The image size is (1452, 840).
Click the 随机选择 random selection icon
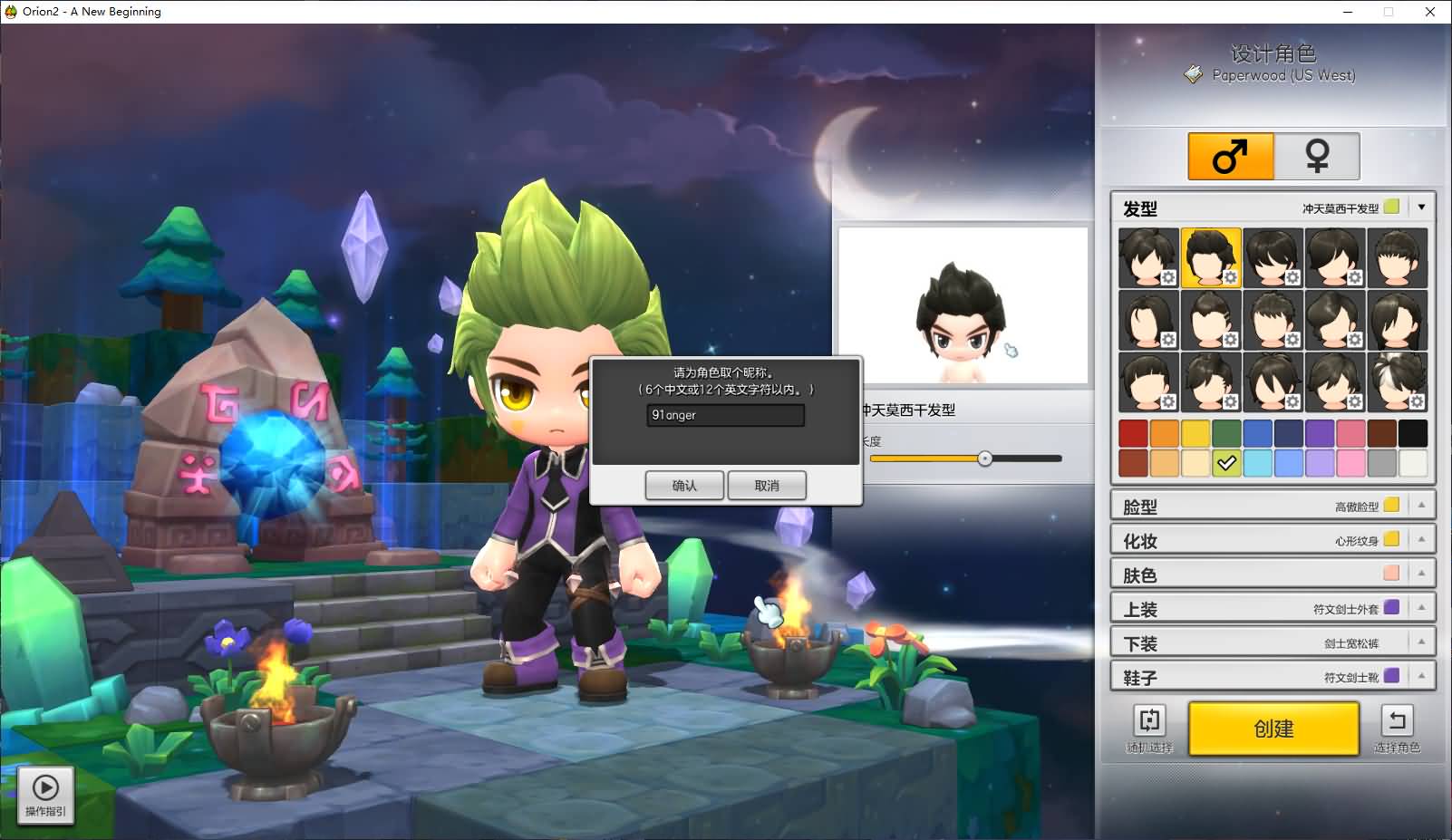pos(1149,721)
